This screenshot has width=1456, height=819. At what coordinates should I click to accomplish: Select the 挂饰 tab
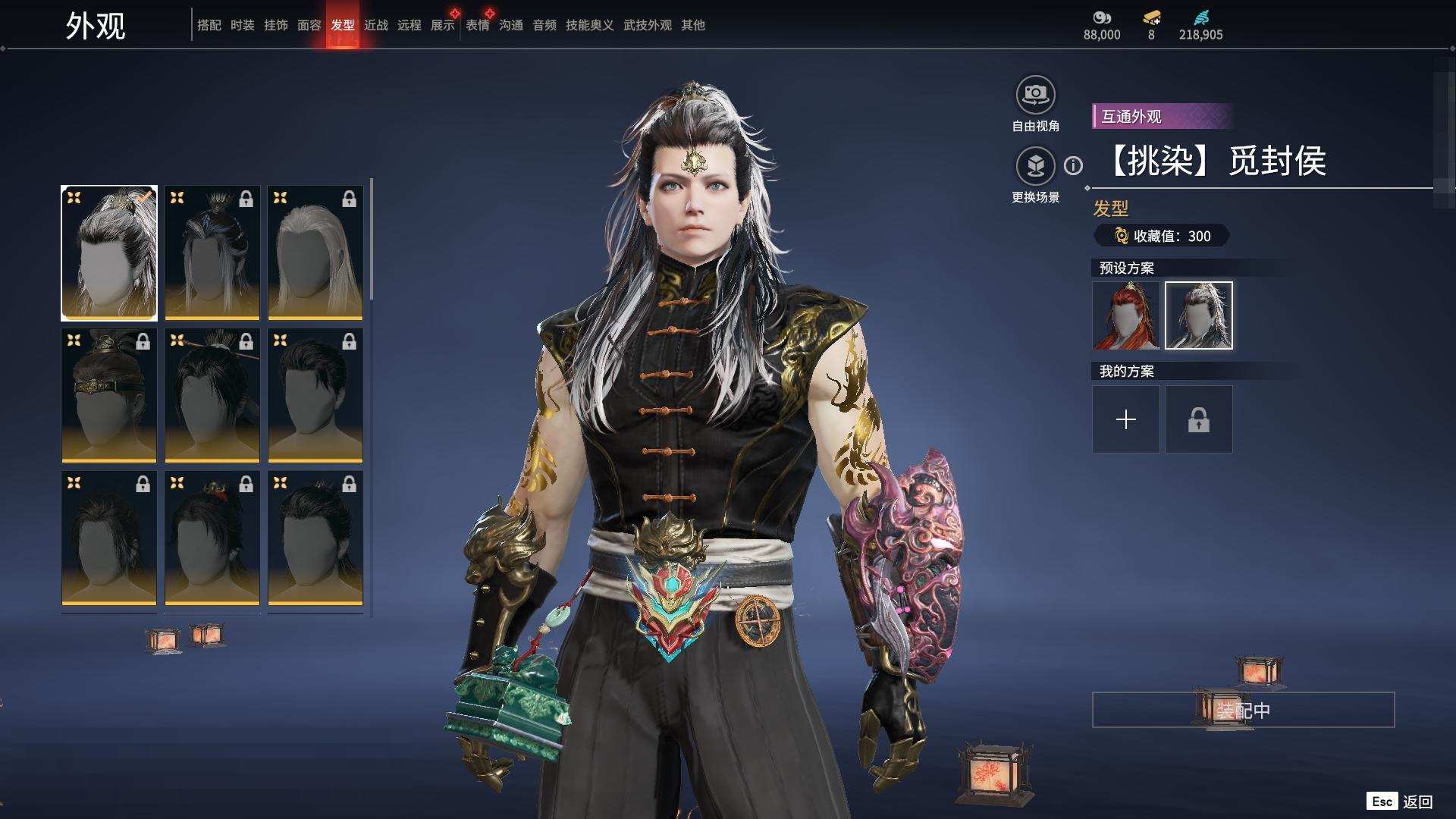[x=275, y=25]
